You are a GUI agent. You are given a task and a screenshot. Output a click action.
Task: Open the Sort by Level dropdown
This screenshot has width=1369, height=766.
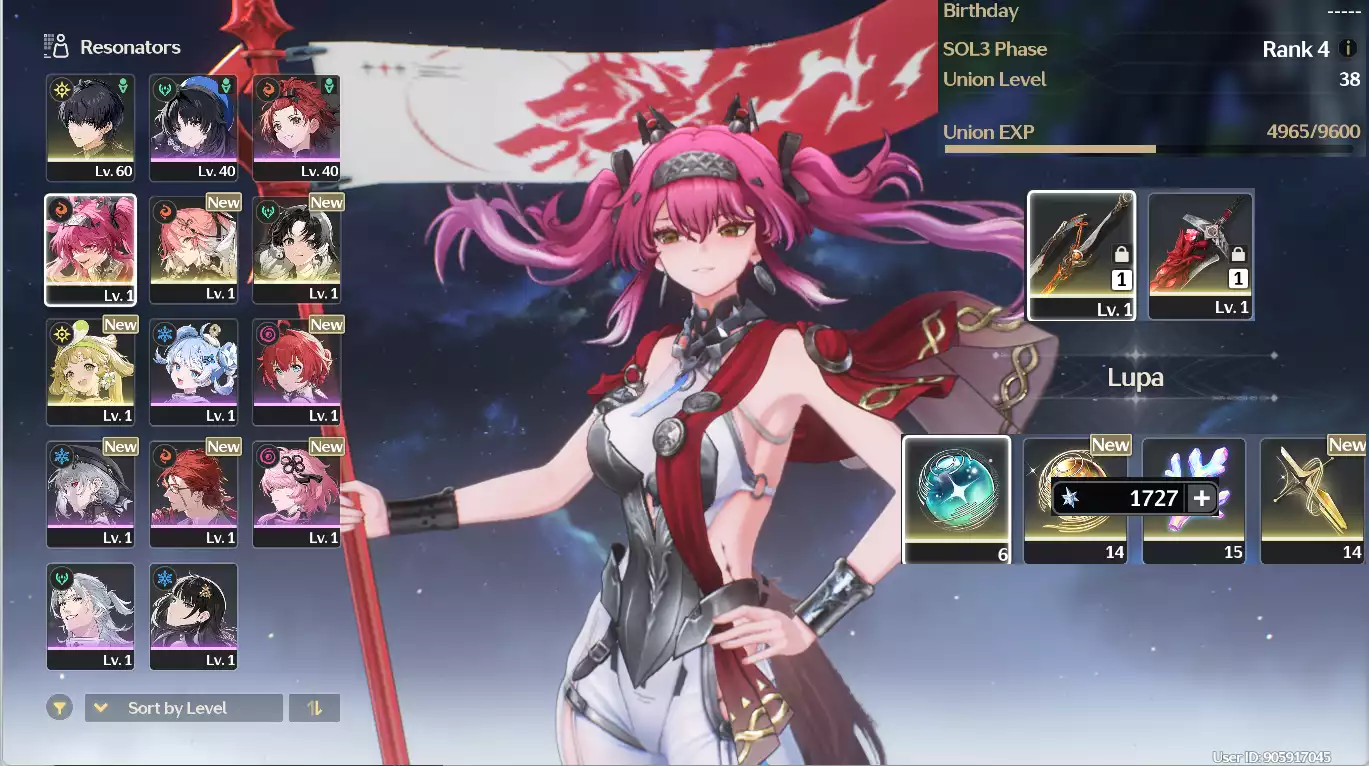[x=183, y=708]
